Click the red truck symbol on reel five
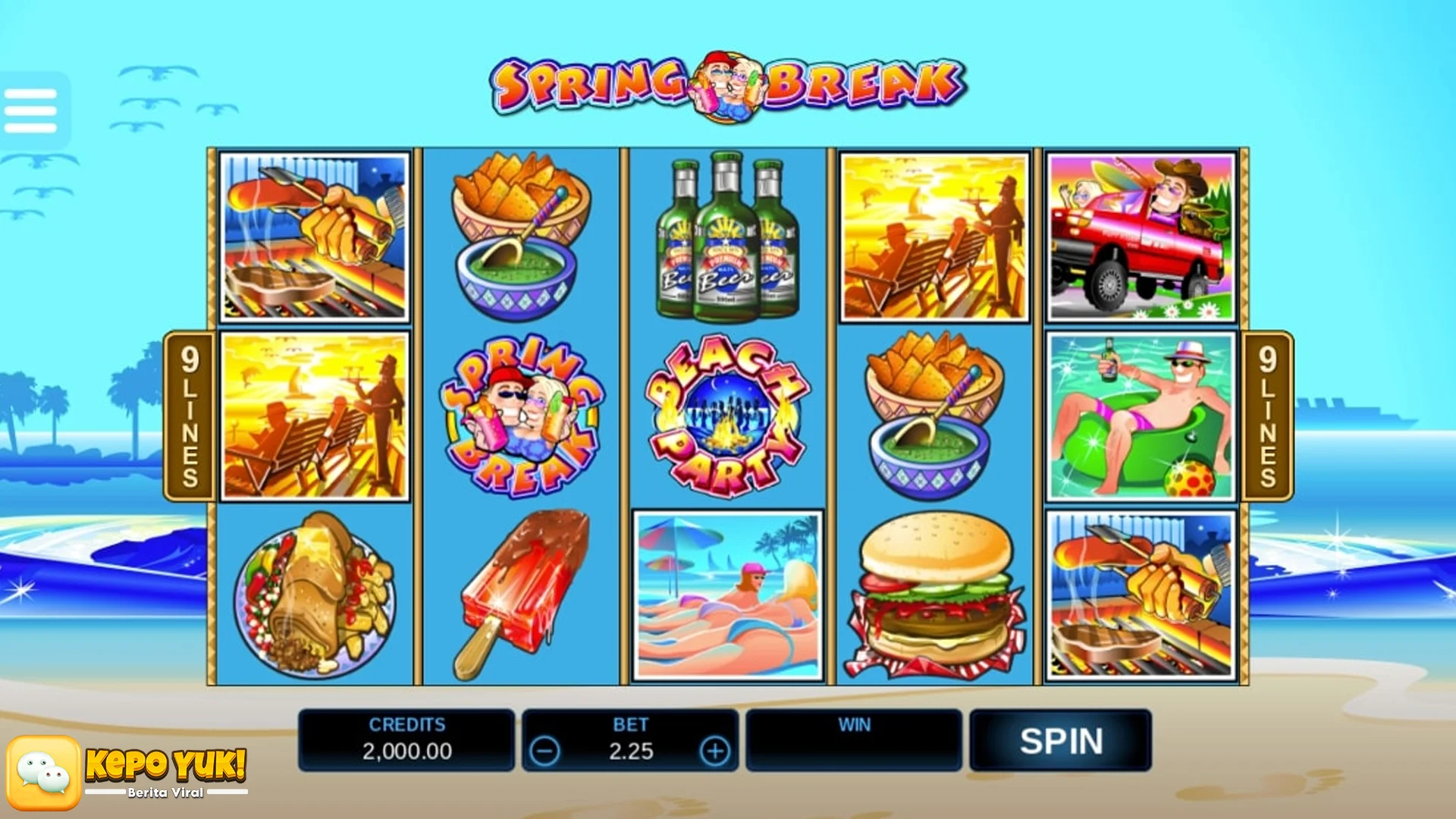 point(1137,235)
